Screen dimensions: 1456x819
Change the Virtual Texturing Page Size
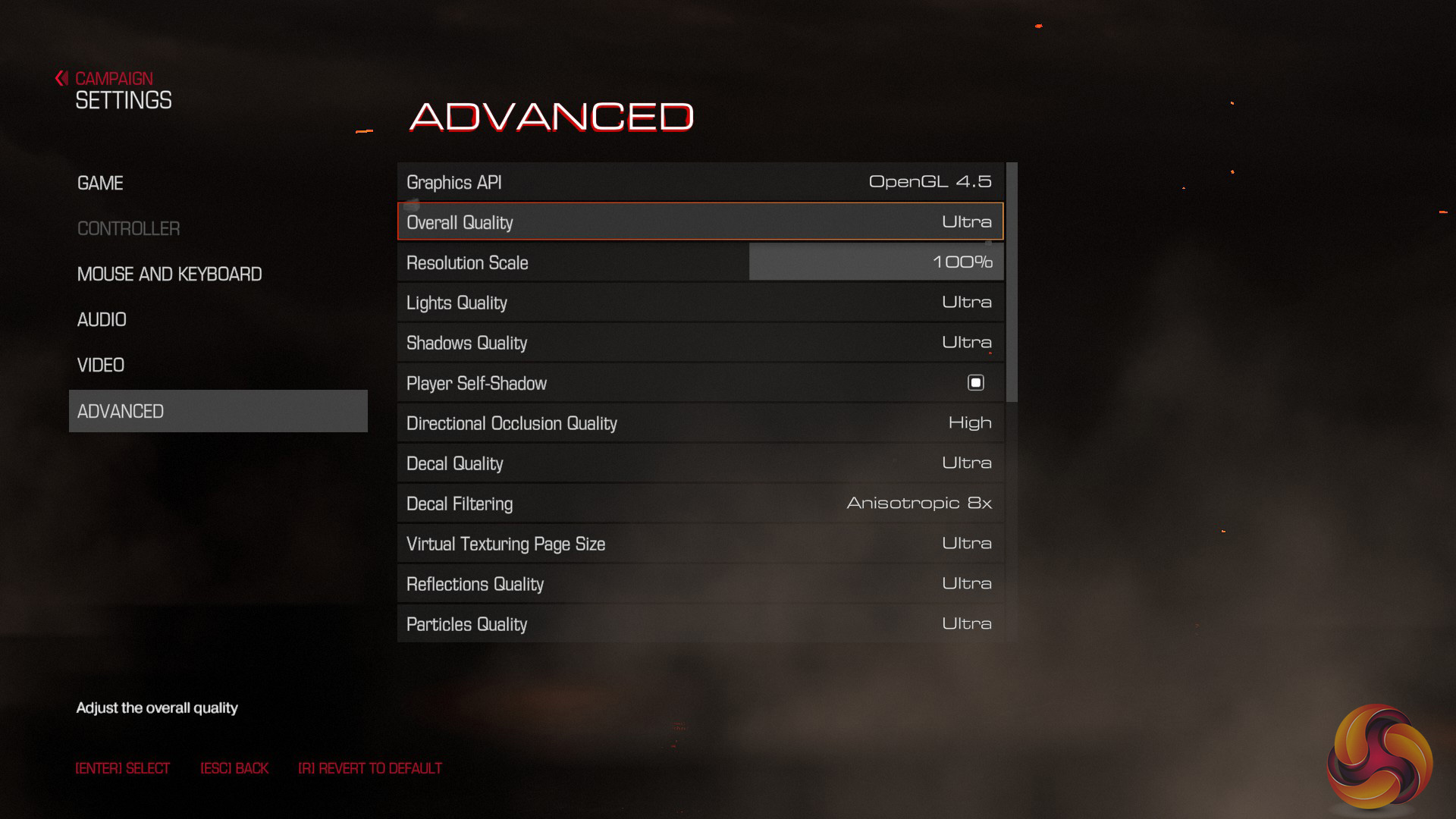[x=700, y=544]
